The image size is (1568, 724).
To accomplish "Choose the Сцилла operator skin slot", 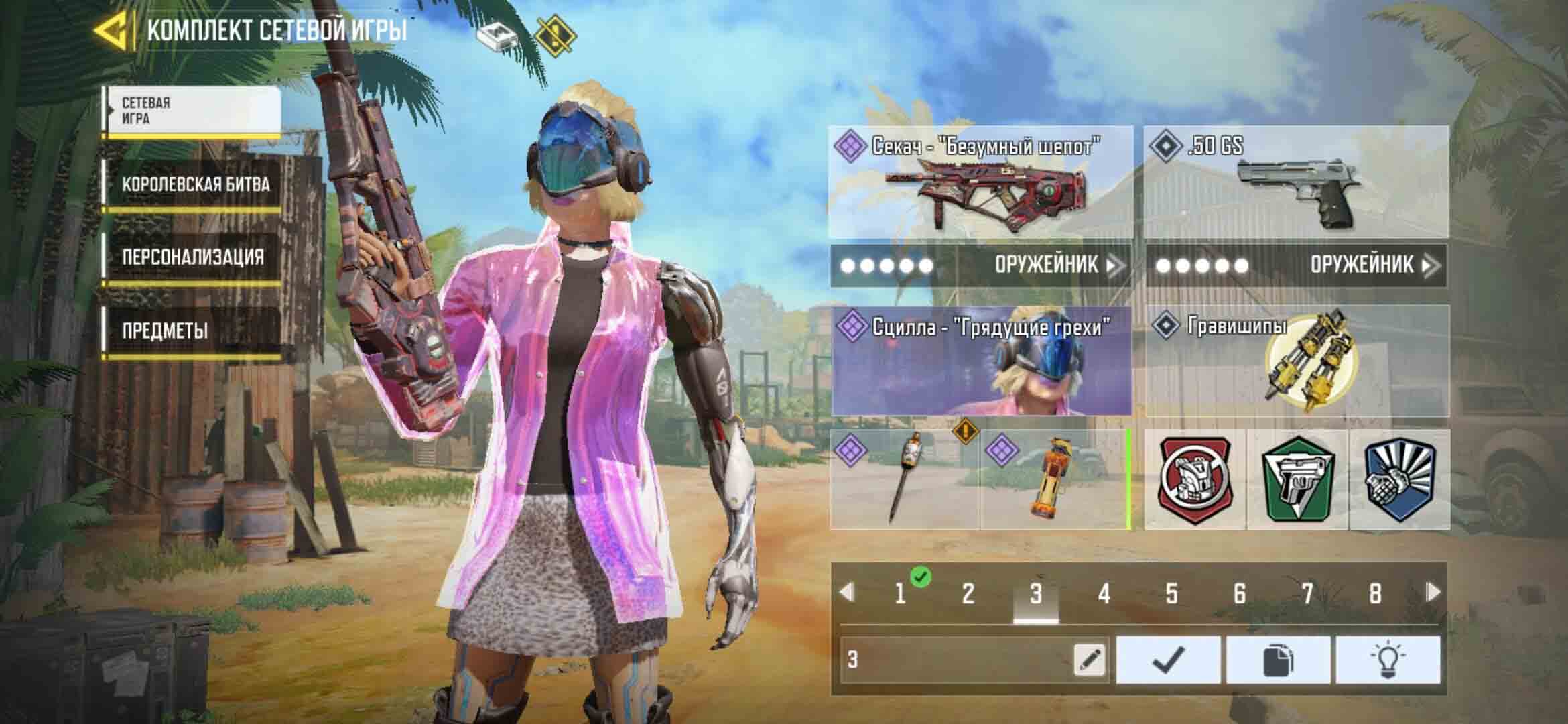I will click(981, 362).
